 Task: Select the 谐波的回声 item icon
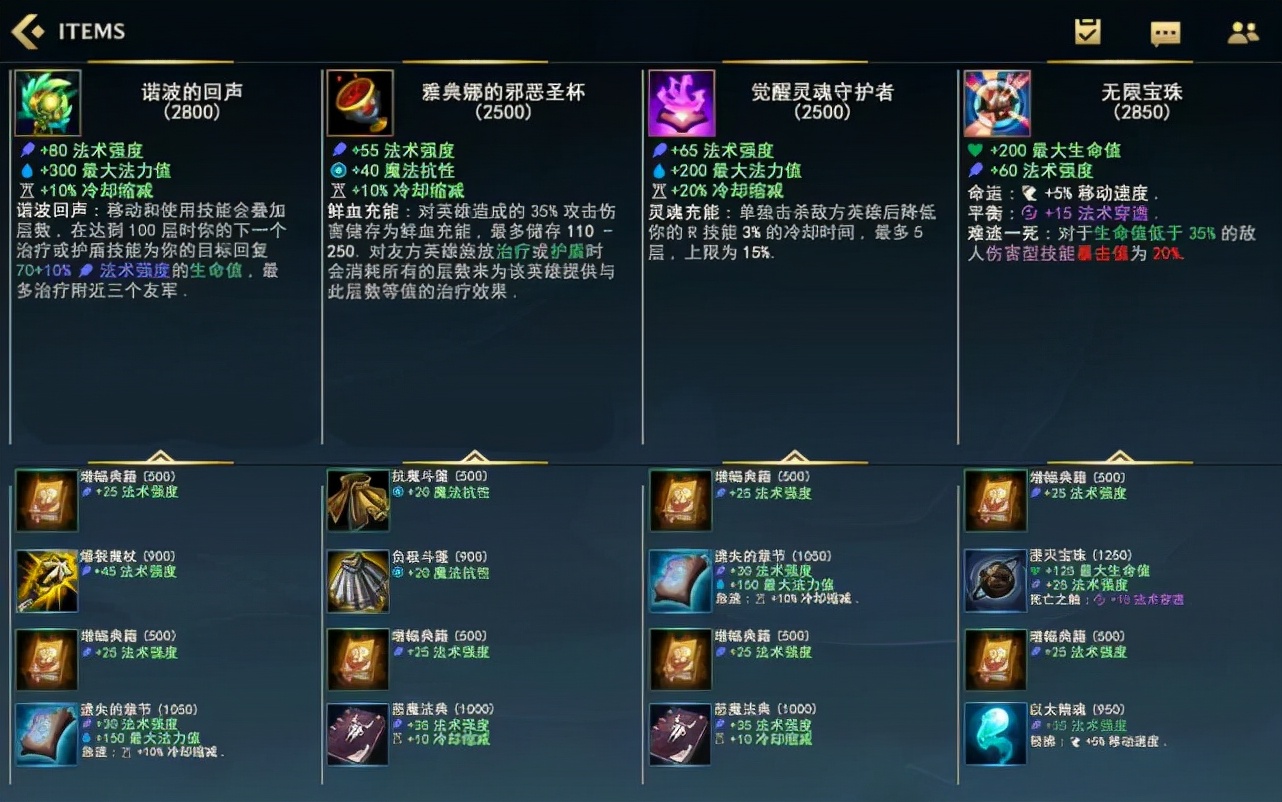coord(47,102)
